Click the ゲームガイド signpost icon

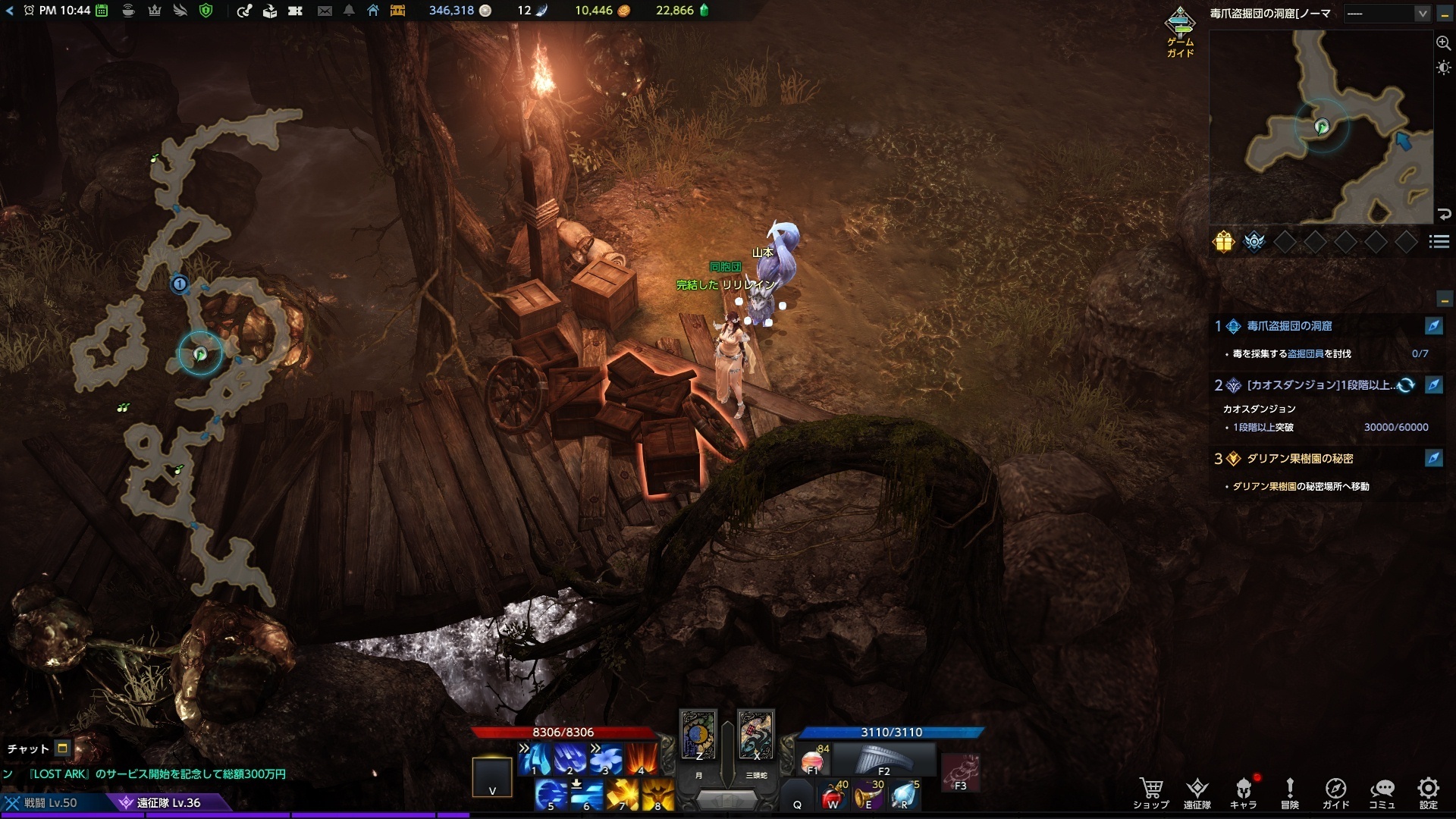pyautogui.click(x=1180, y=25)
